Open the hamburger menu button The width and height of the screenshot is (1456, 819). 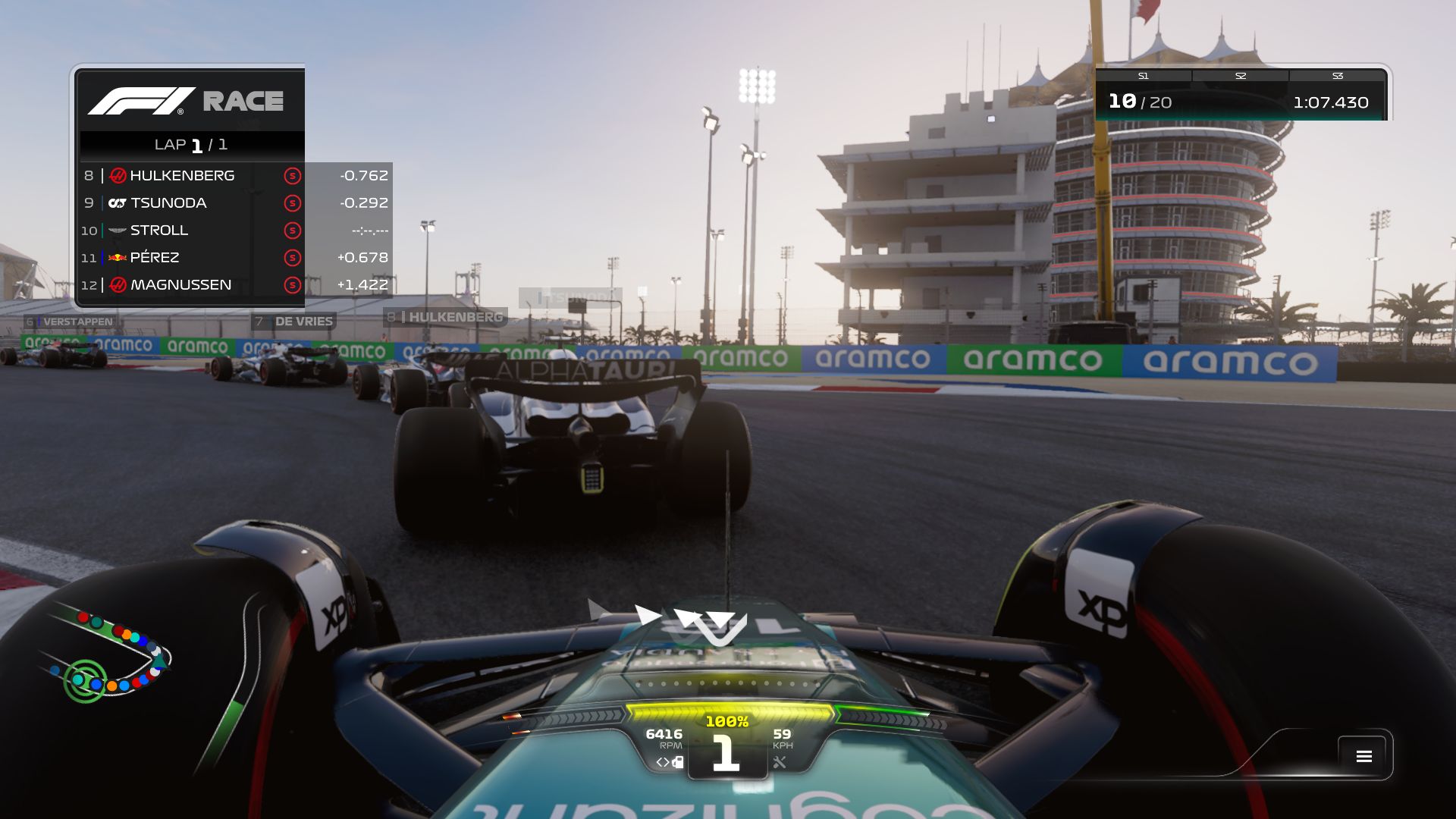point(1363,756)
